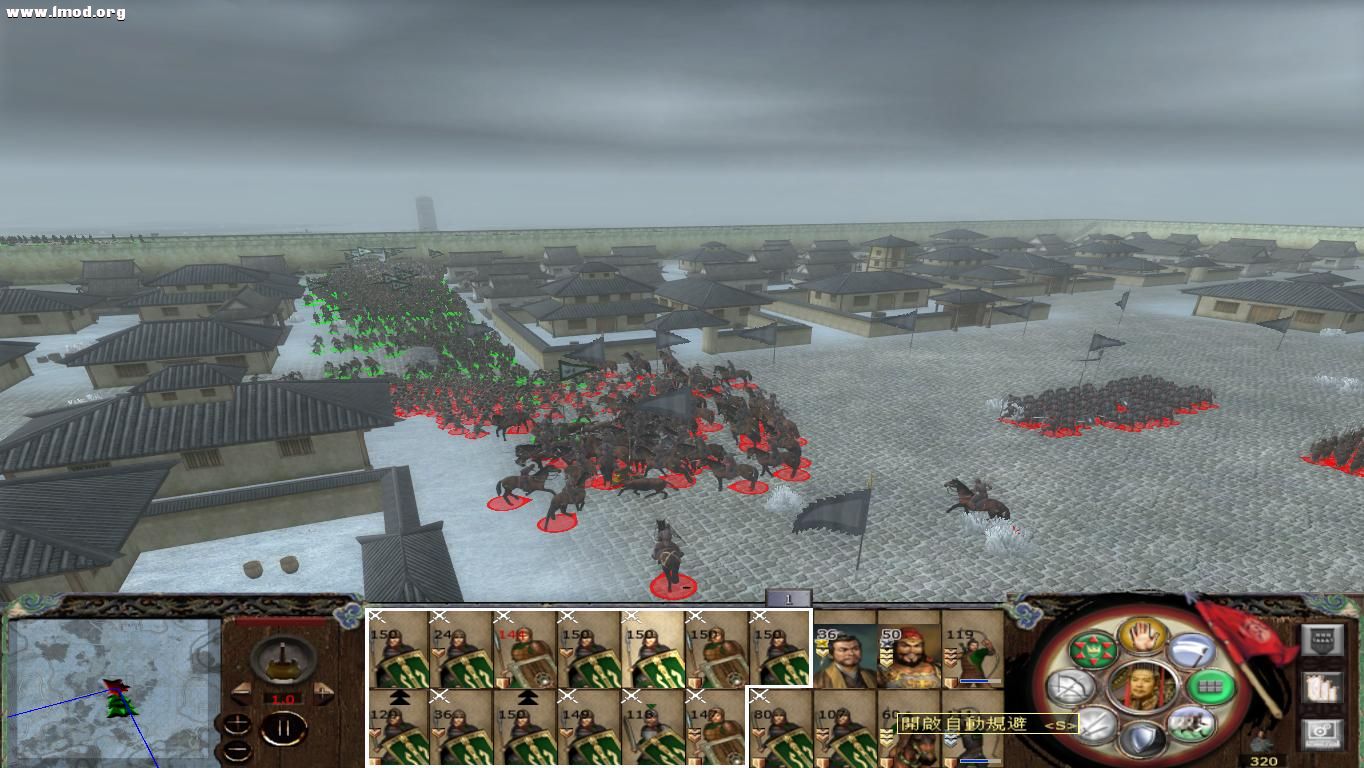The height and width of the screenshot is (768, 1364).
Task: Order withdraw using the horseman icon
Action: coord(1193,724)
